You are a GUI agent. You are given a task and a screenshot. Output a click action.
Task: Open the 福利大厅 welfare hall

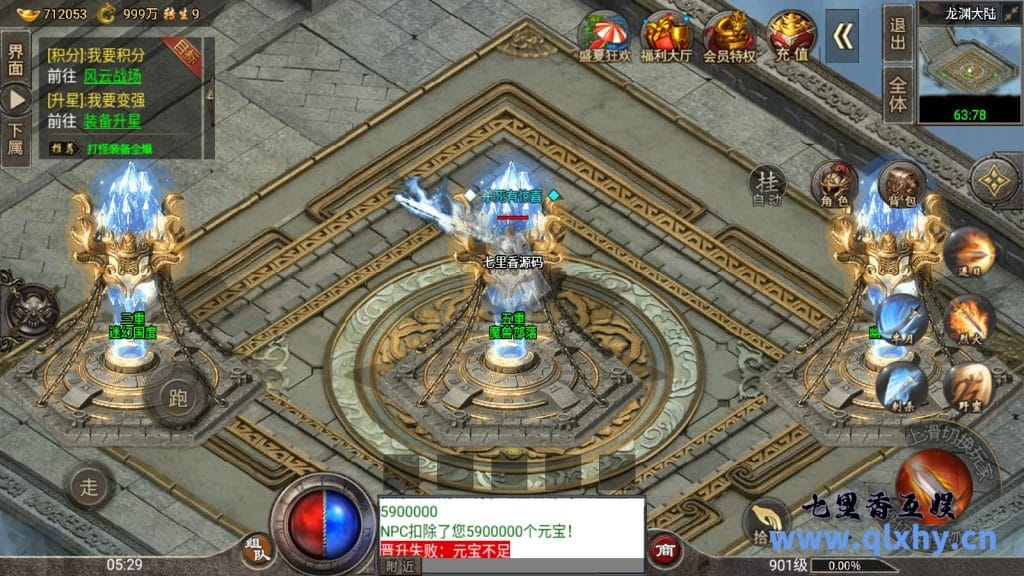click(x=667, y=36)
